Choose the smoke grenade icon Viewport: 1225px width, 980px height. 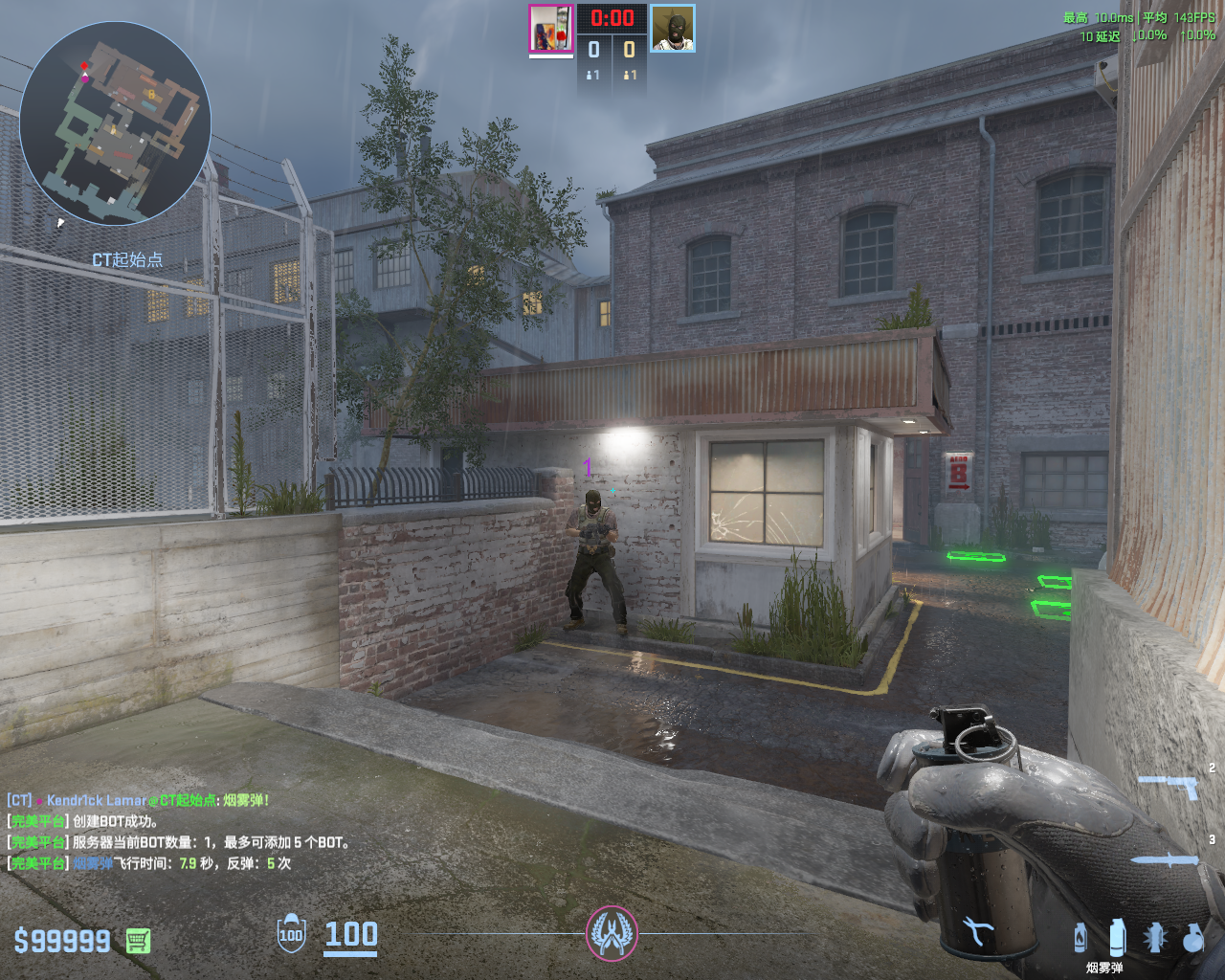(1116, 938)
